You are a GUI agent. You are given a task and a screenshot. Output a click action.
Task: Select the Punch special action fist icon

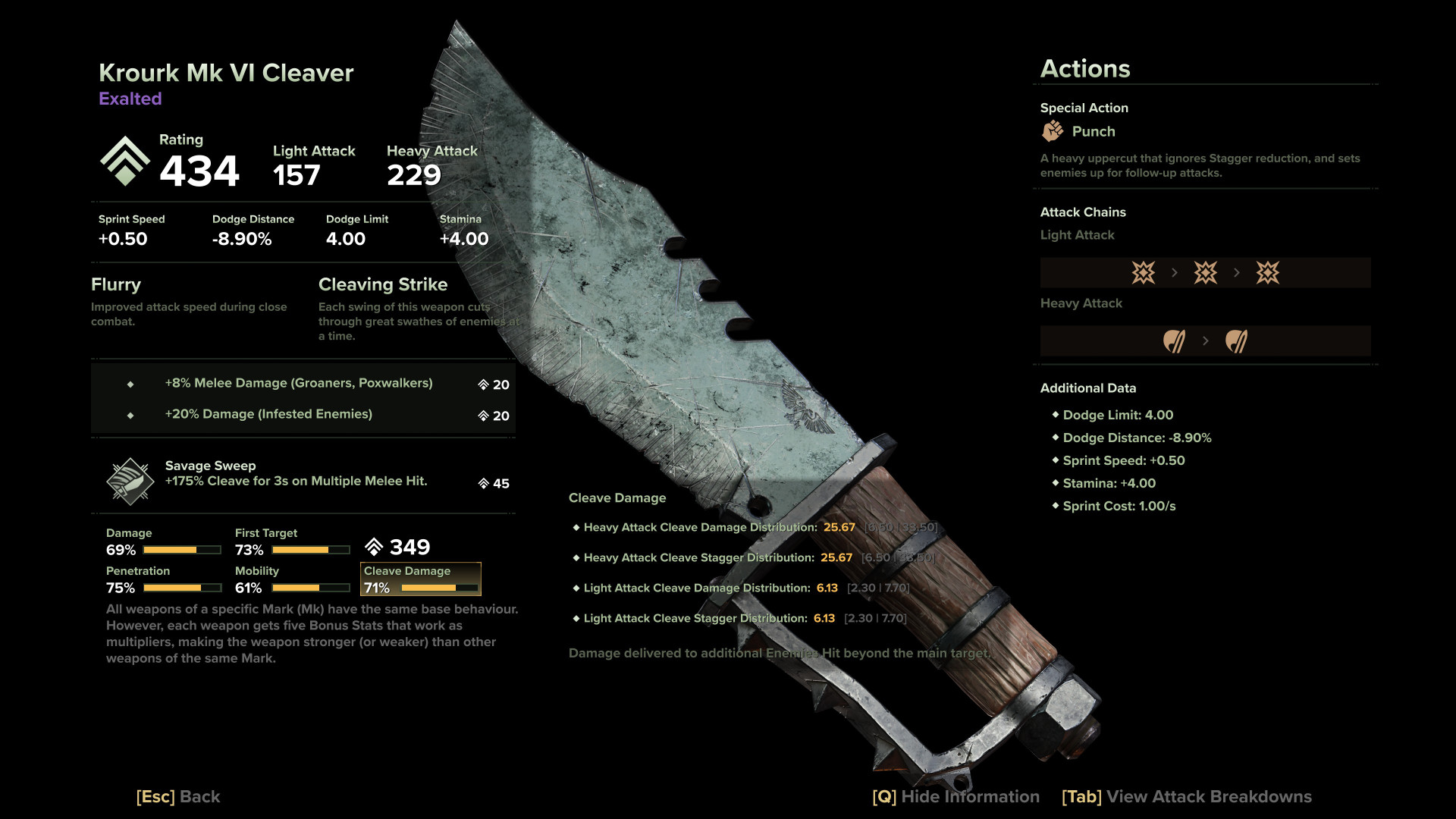point(1053,131)
